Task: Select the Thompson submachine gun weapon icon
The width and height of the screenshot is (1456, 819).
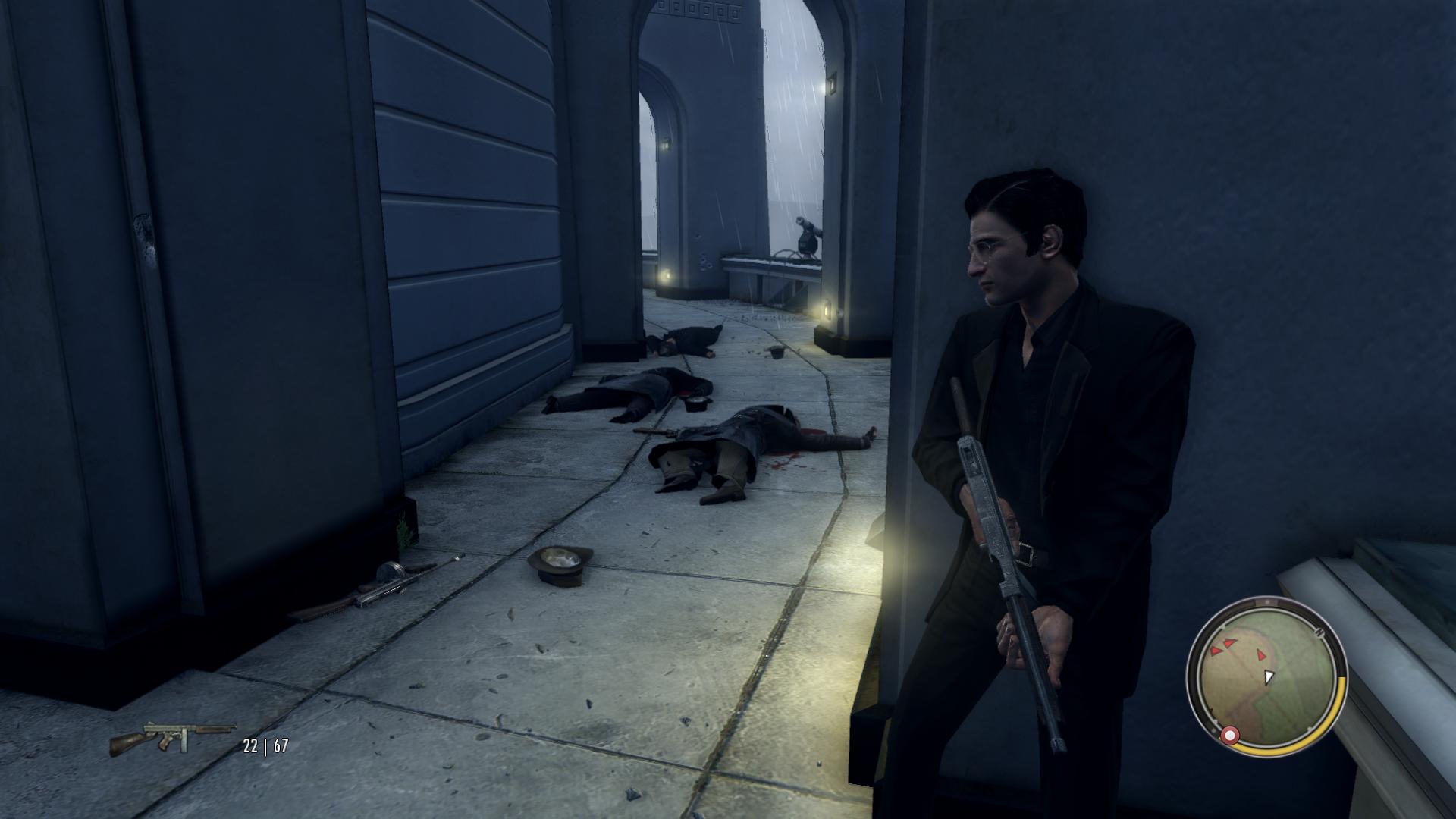Action: click(171, 737)
